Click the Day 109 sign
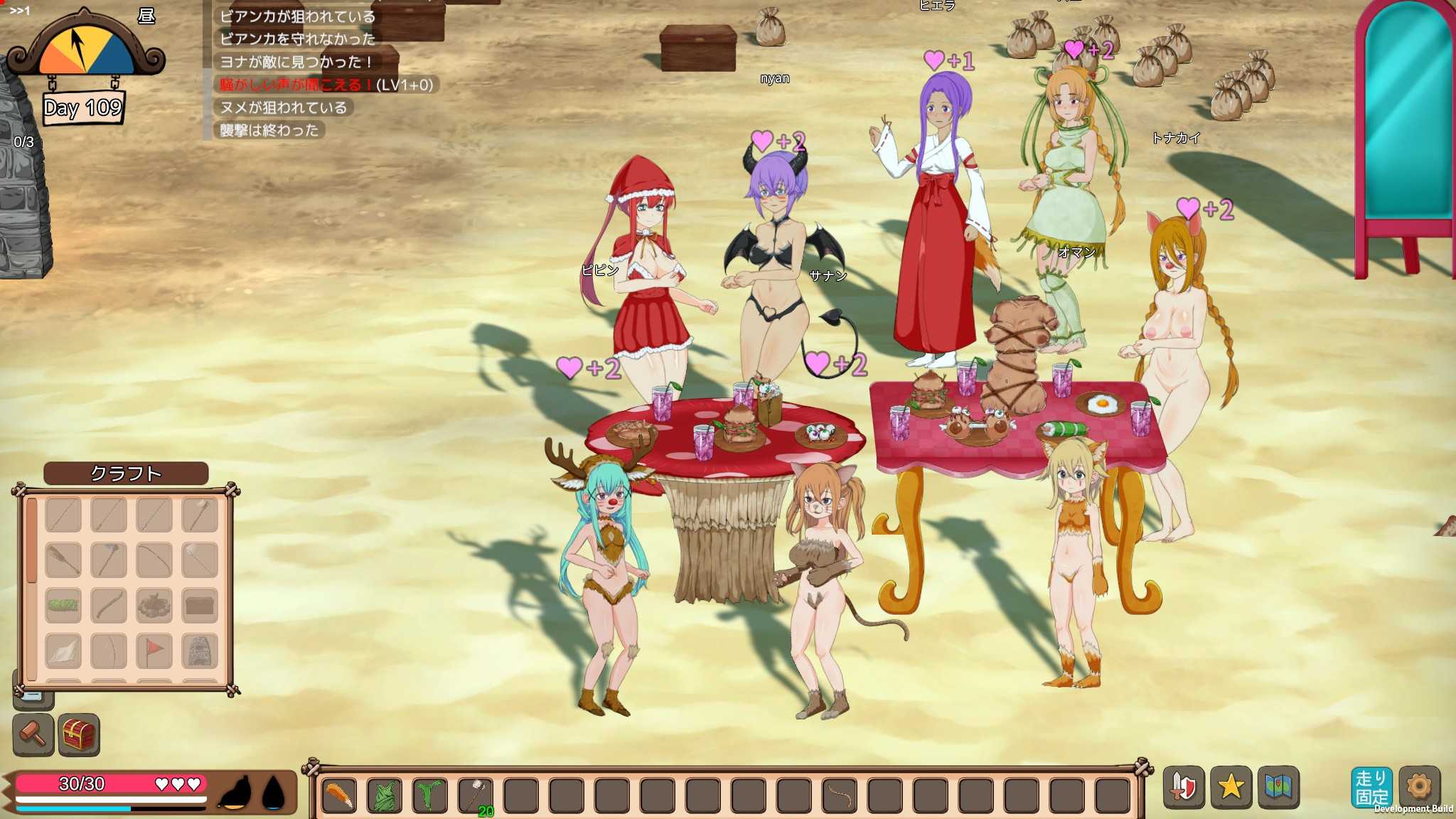The height and width of the screenshot is (819, 1456). 84,108
